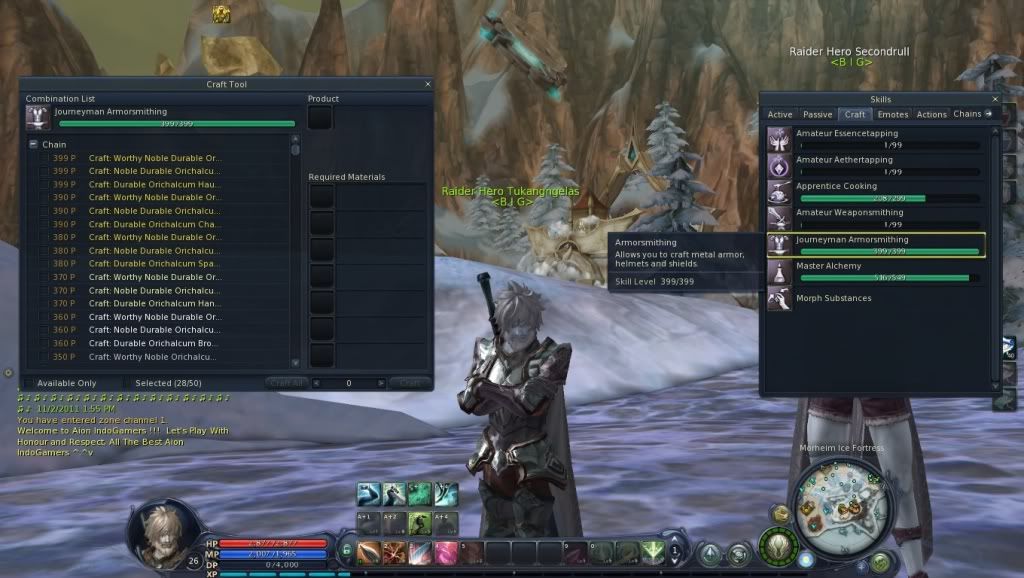Click the Craft All button
Screen dimensions: 1024x578
[x=286, y=383]
